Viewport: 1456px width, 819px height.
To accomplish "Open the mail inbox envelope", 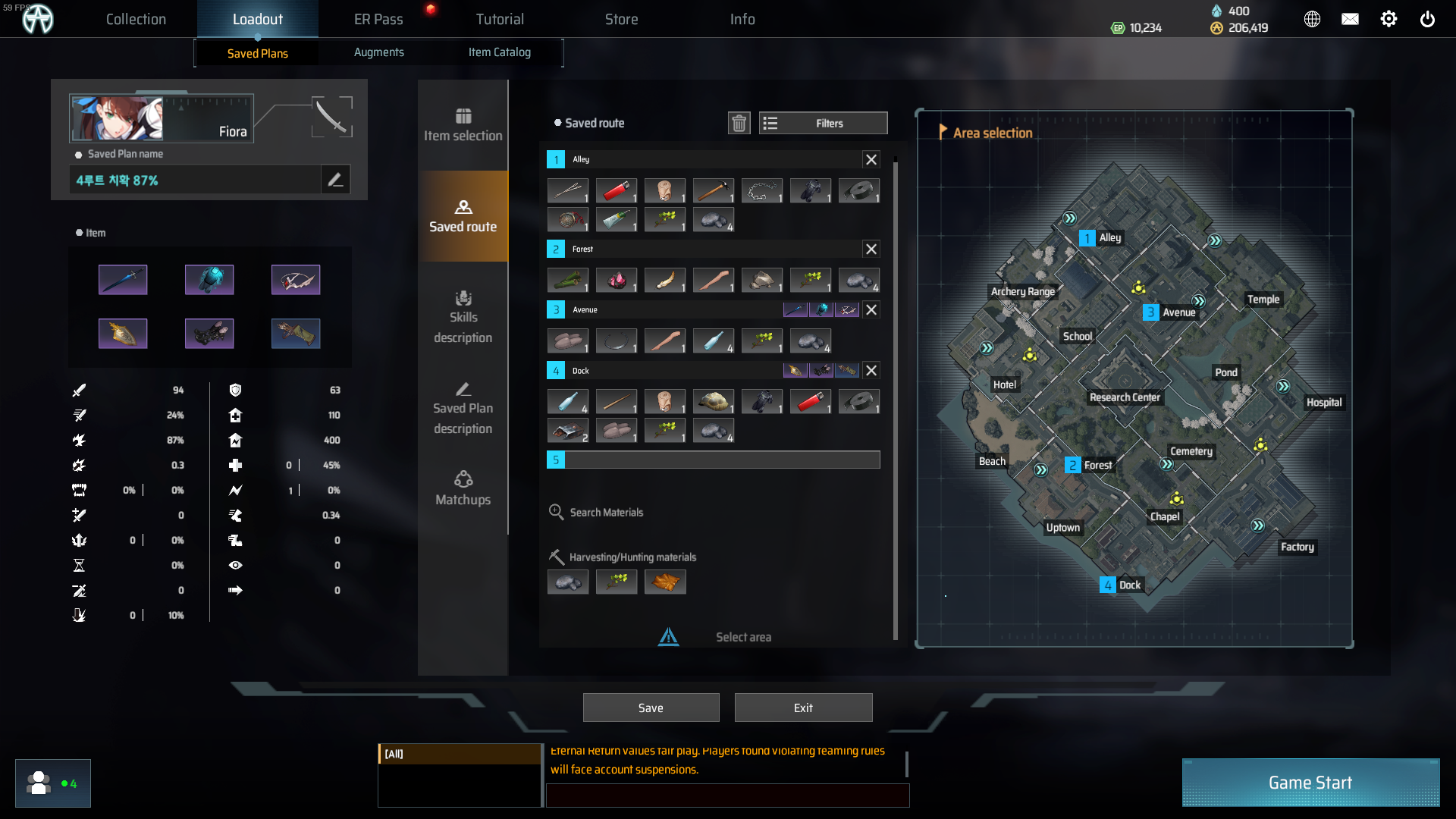I will pos(1350,20).
